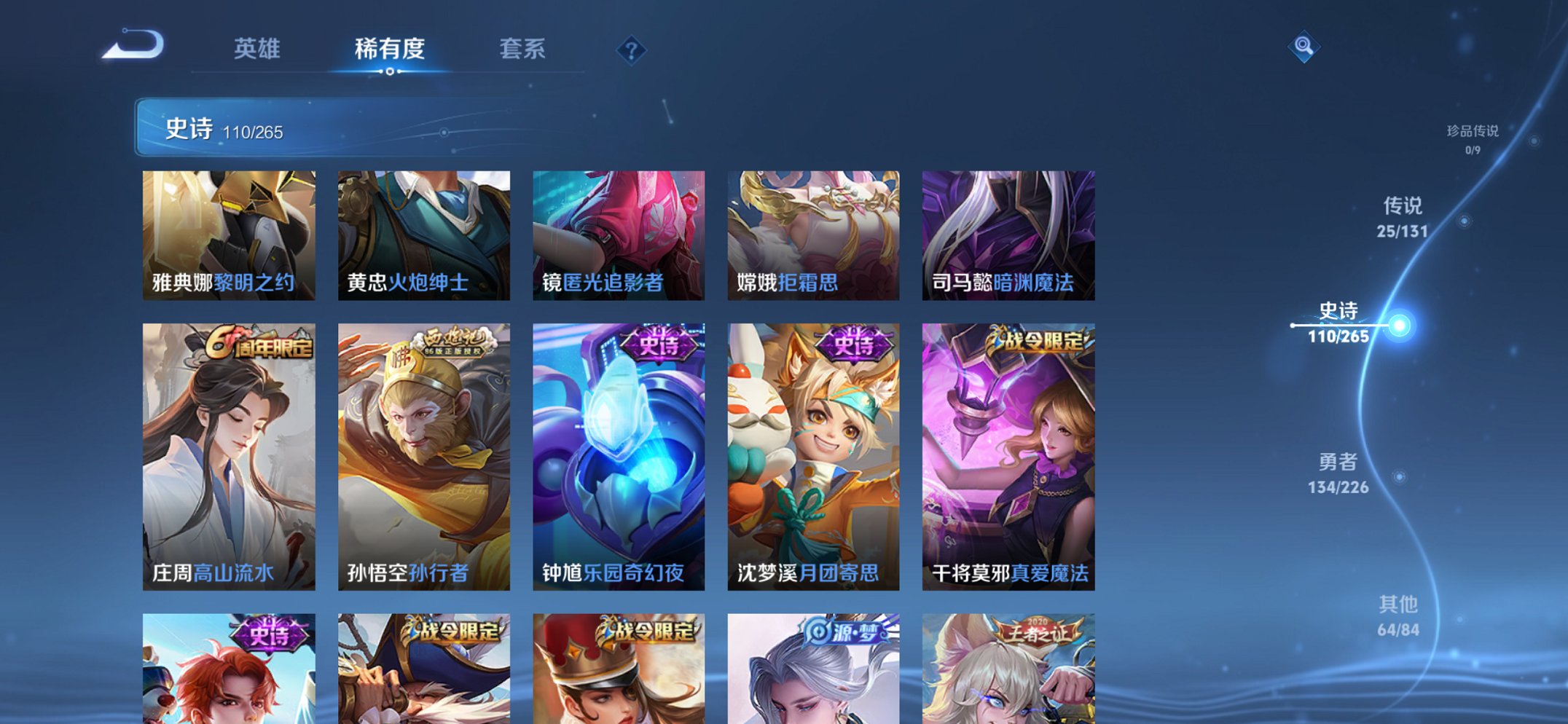
Task: Open the 沈梦溪月团寄思 skin thumbnail
Action: coord(813,452)
